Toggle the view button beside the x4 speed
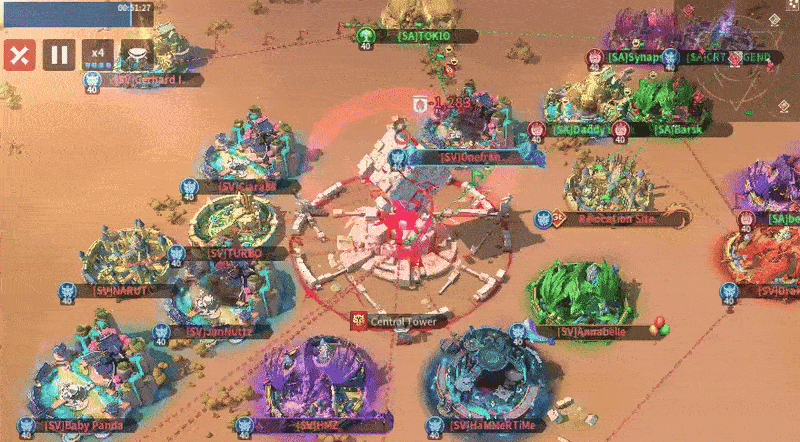The image size is (800, 442). pos(135,54)
